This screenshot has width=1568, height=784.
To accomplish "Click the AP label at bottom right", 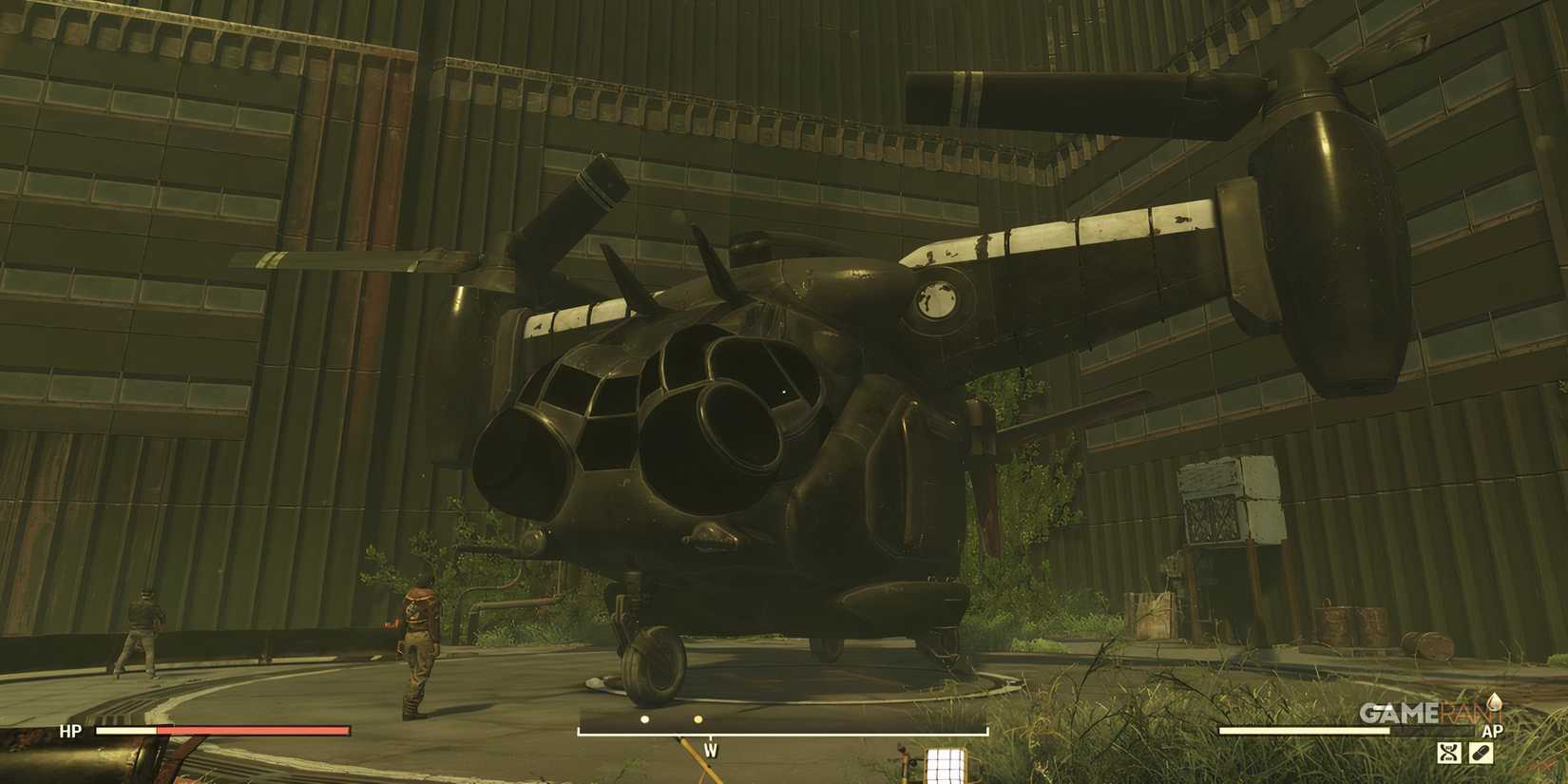I will tap(1493, 731).
